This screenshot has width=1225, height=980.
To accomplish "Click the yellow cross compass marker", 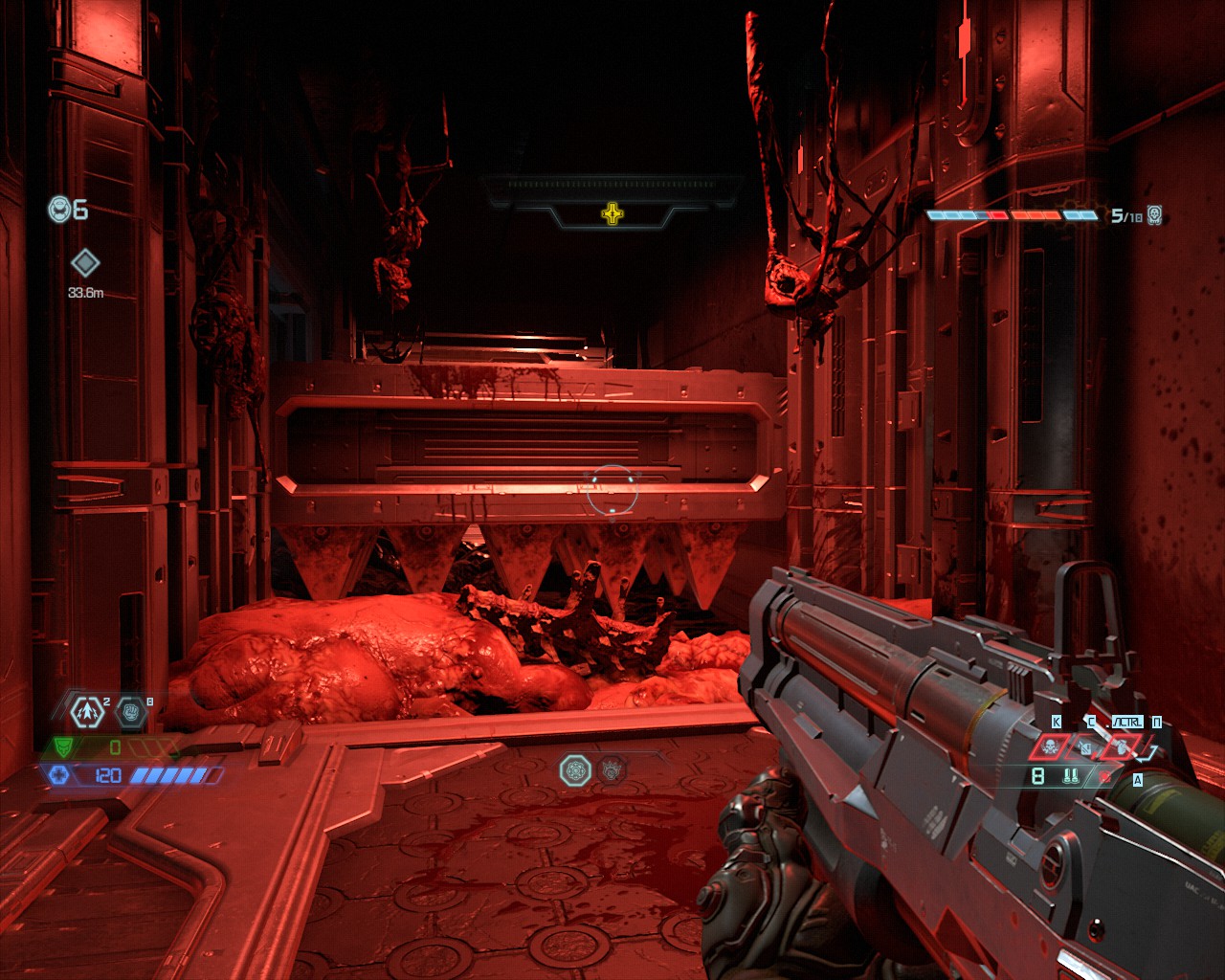I will 612,213.
